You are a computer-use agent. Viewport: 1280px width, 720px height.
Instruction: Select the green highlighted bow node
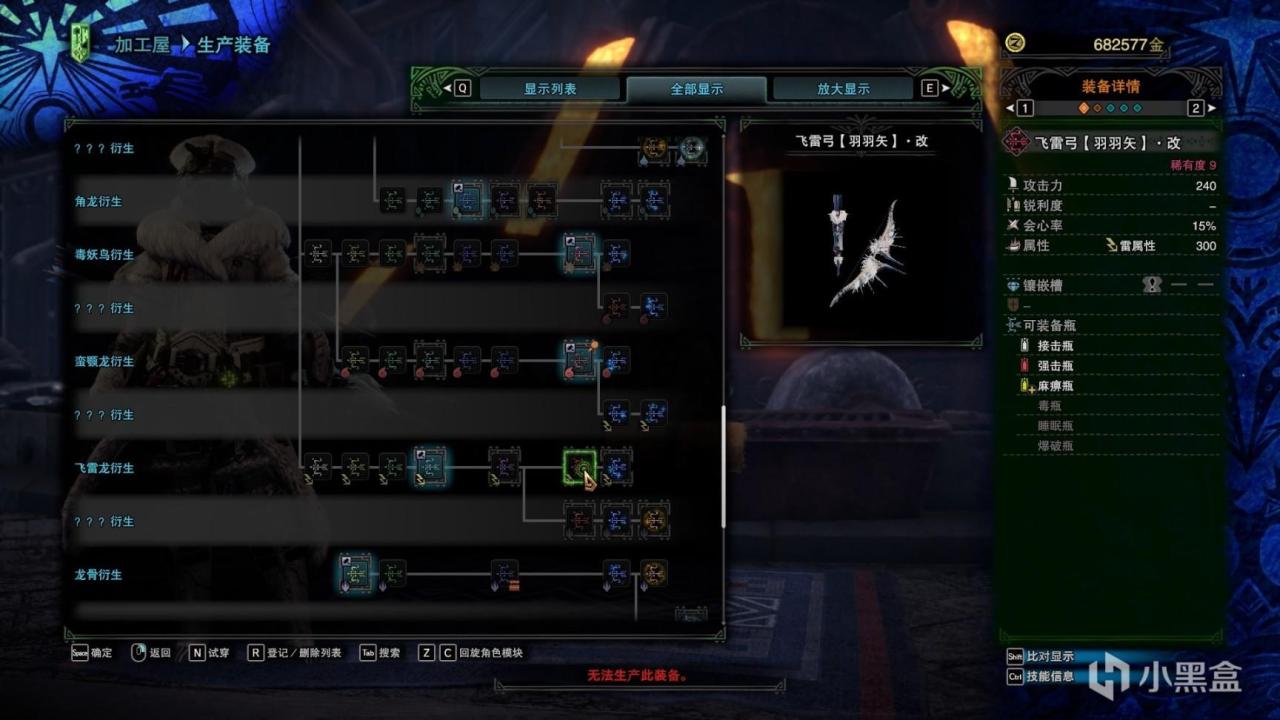click(579, 466)
